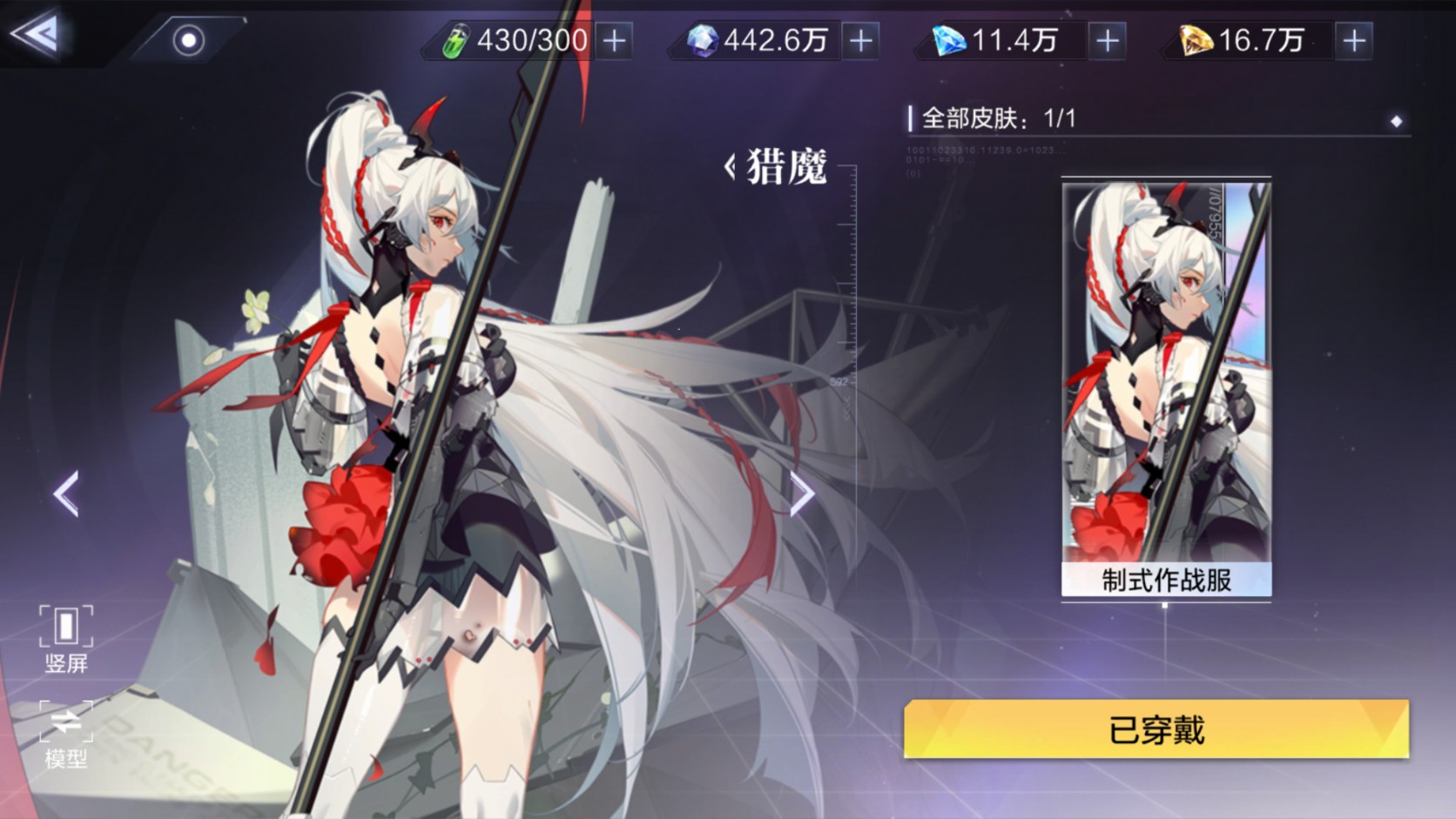1456x819 pixels.
Task: Select the 制式作战服 skin thumbnail
Action: coord(1166,387)
